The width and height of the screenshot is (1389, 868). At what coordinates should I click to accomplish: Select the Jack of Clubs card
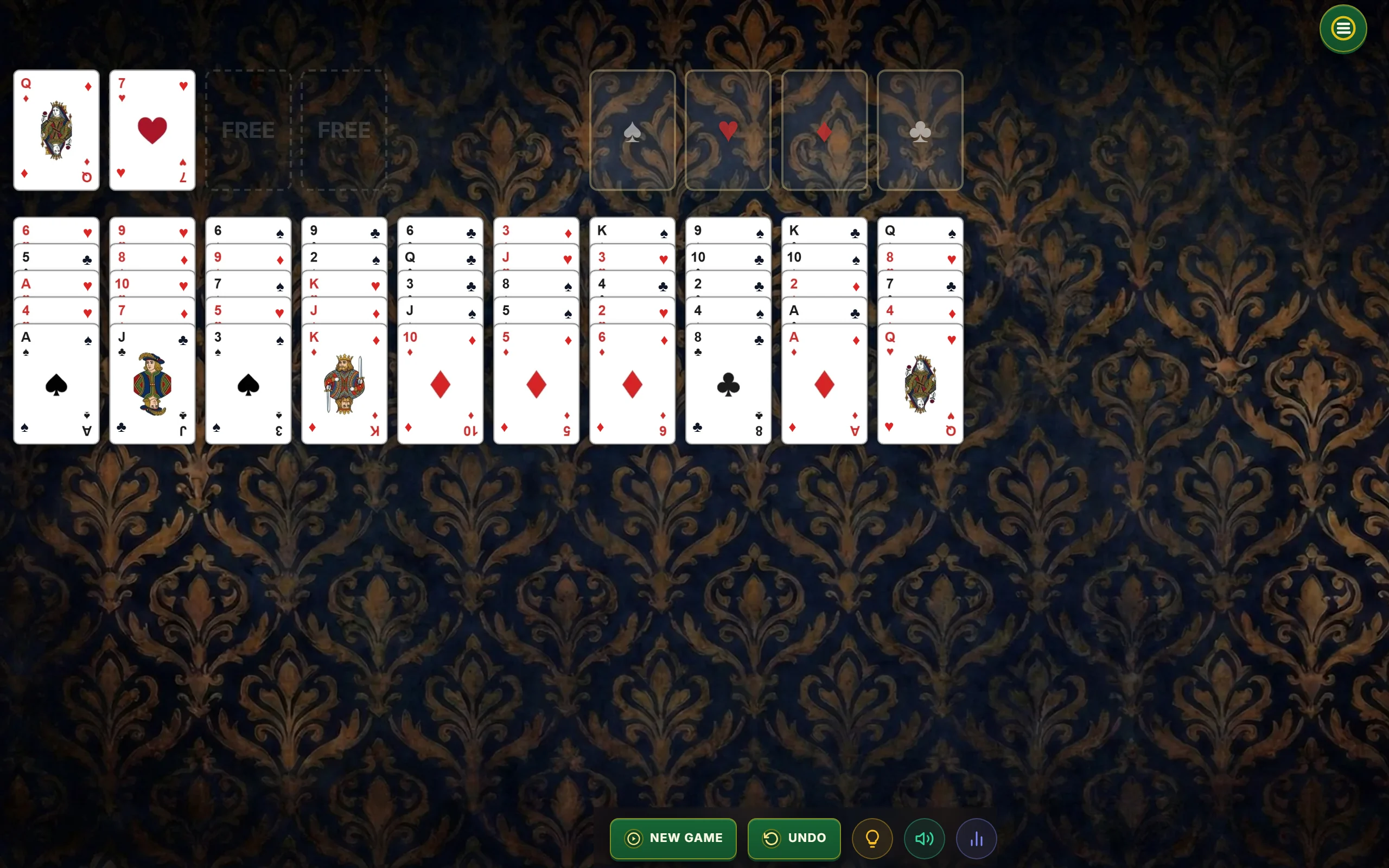(x=151, y=385)
